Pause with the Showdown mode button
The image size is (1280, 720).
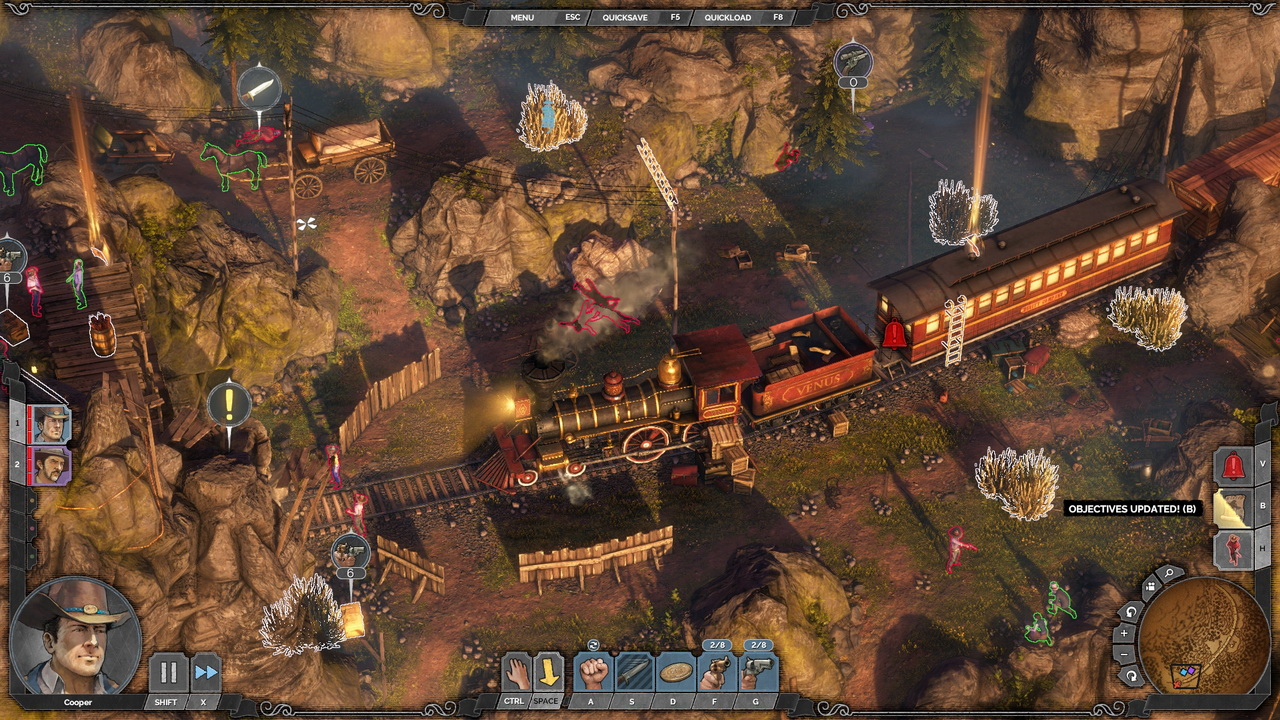click(x=168, y=672)
